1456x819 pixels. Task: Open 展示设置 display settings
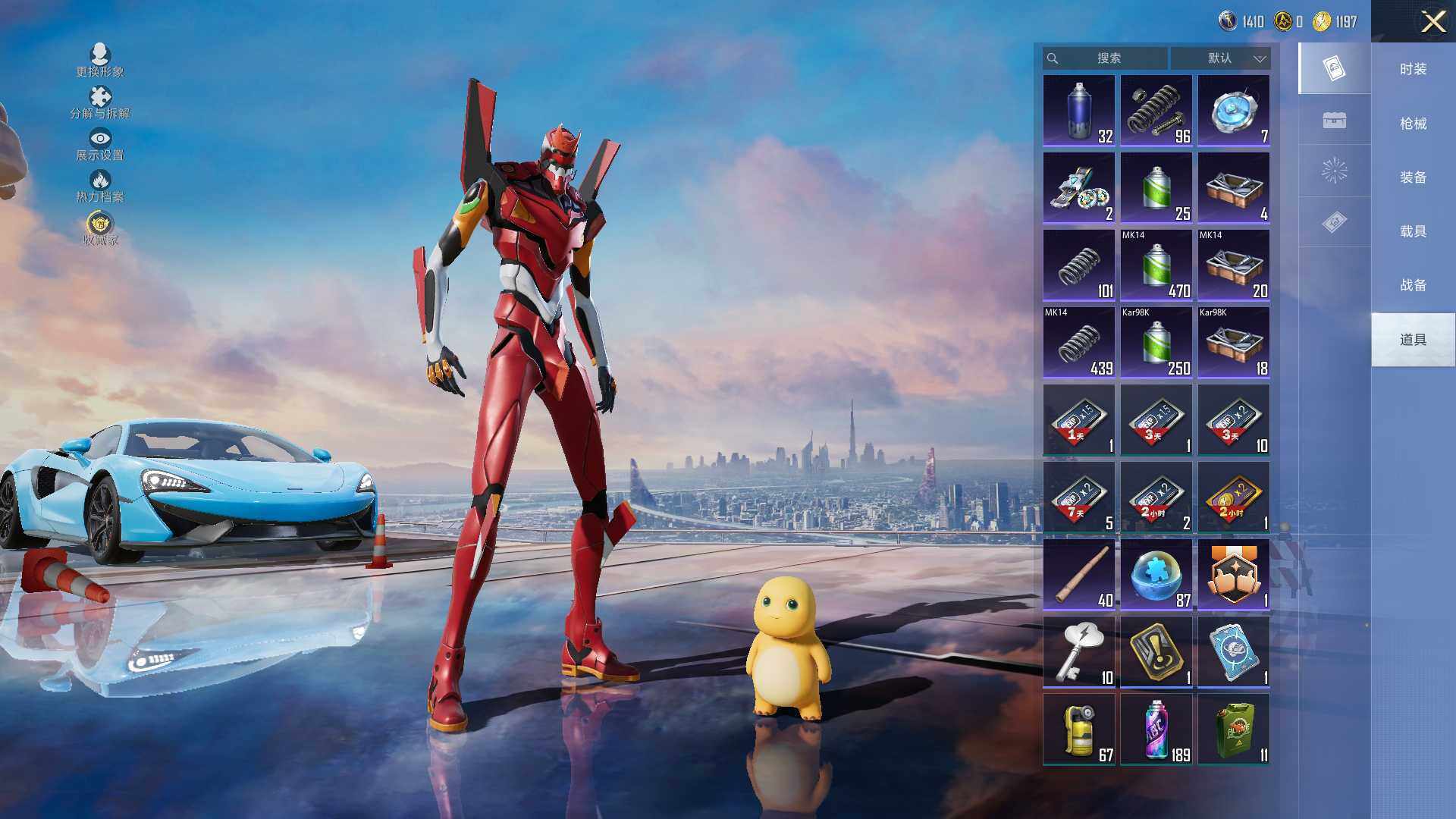(100, 143)
